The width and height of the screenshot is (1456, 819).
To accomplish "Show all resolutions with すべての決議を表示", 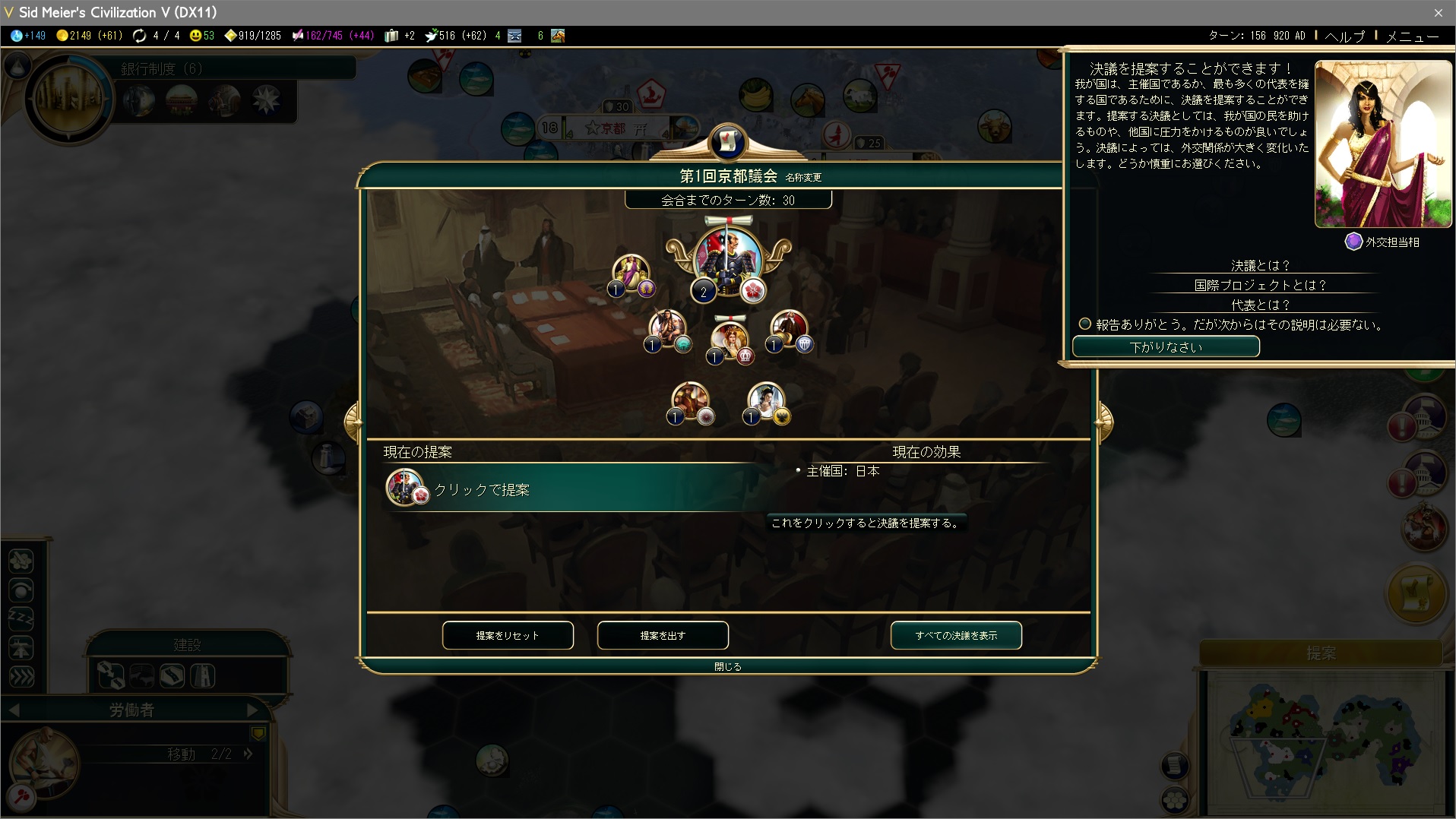I will tap(956, 635).
